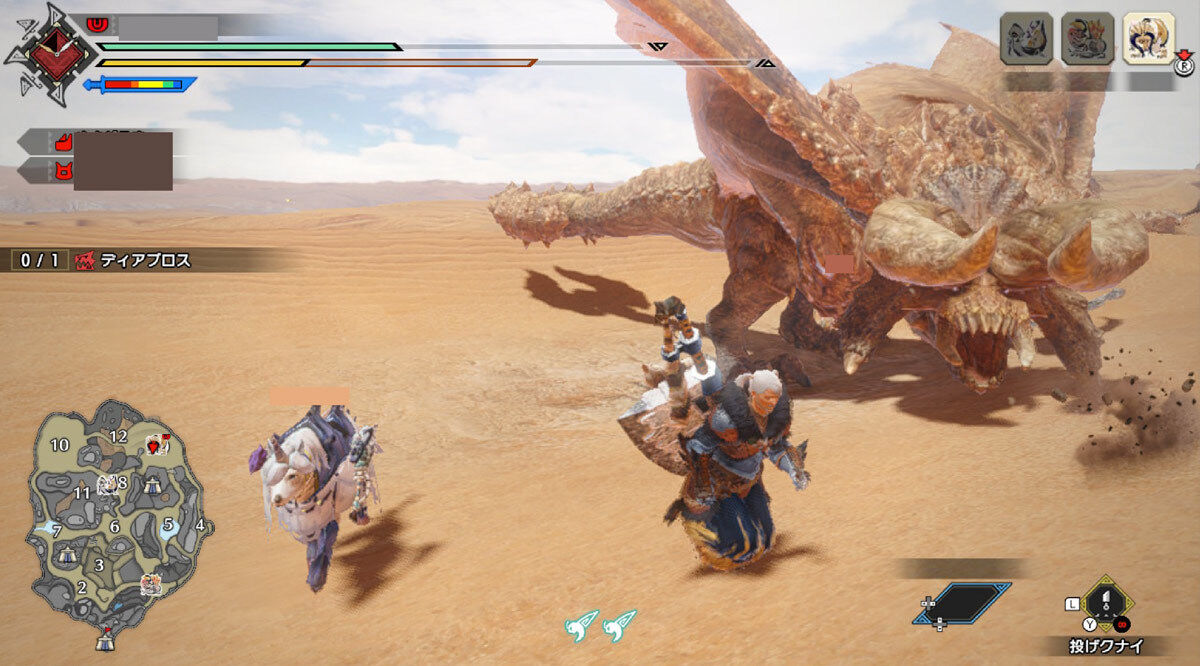Select the first greyed-out monster icon

coord(1026,39)
